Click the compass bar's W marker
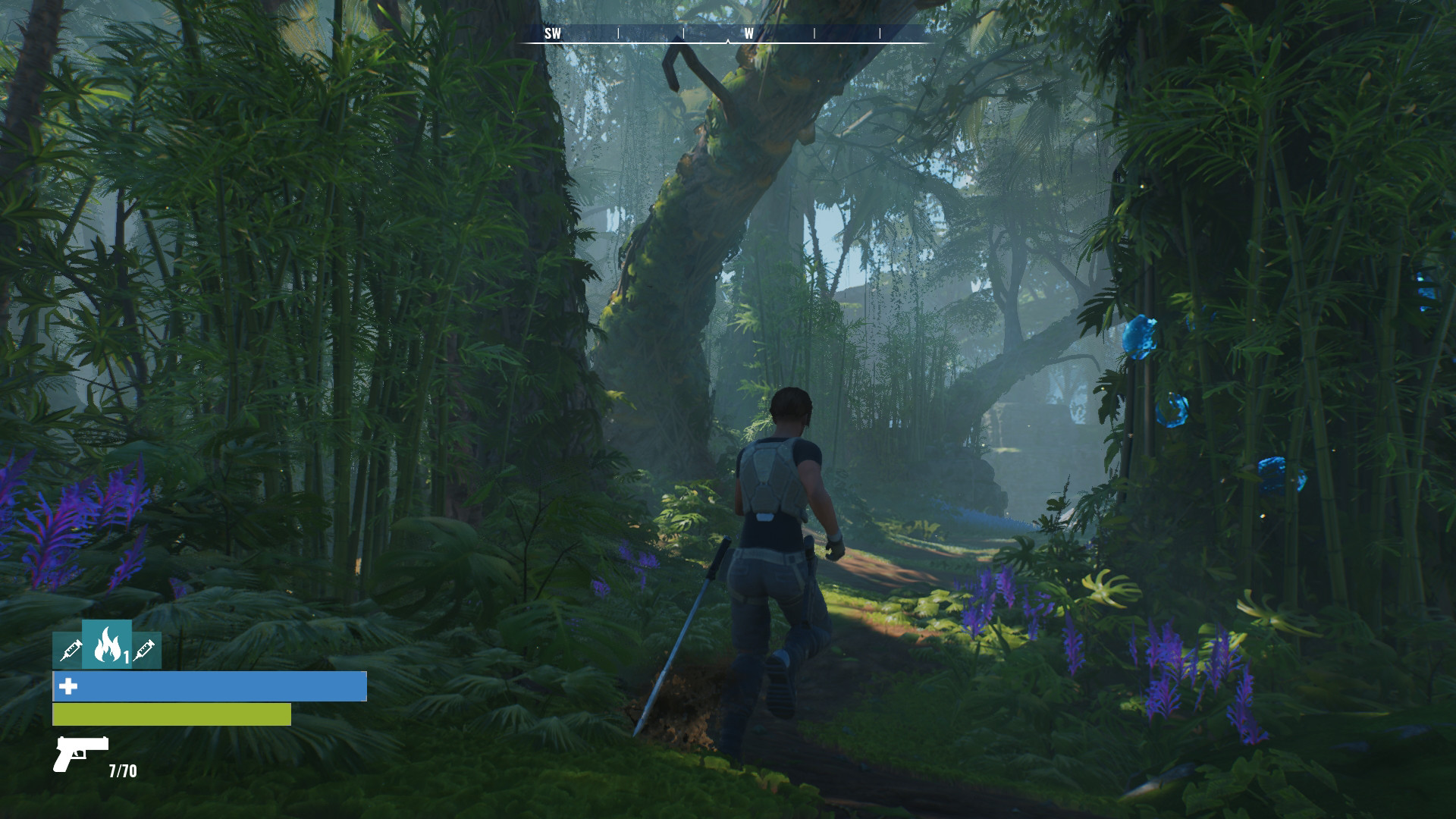Image resolution: width=1456 pixels, height=819 pixels. [748, 33]
